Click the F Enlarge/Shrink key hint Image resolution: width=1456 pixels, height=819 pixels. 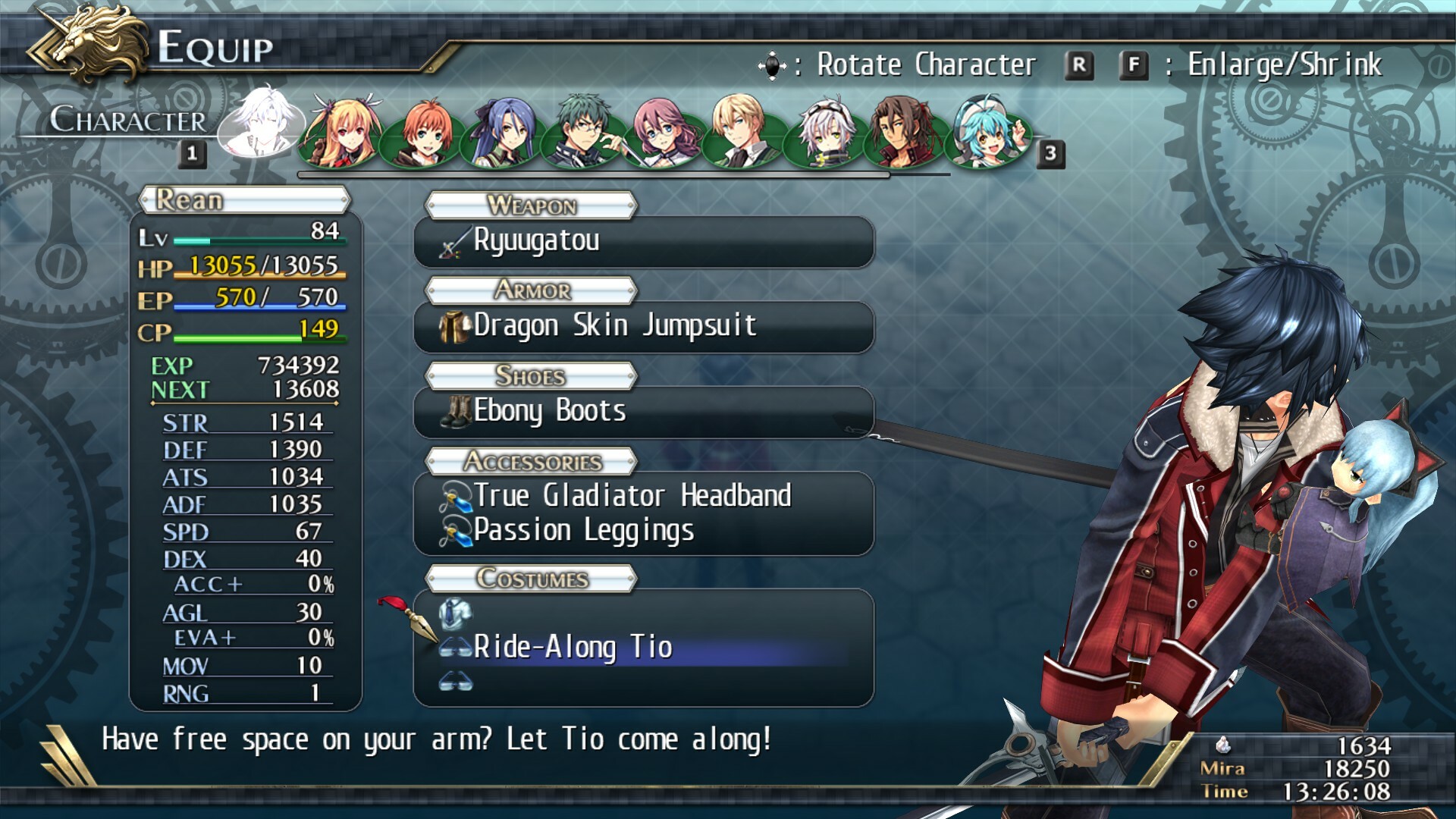[1133, 65]
